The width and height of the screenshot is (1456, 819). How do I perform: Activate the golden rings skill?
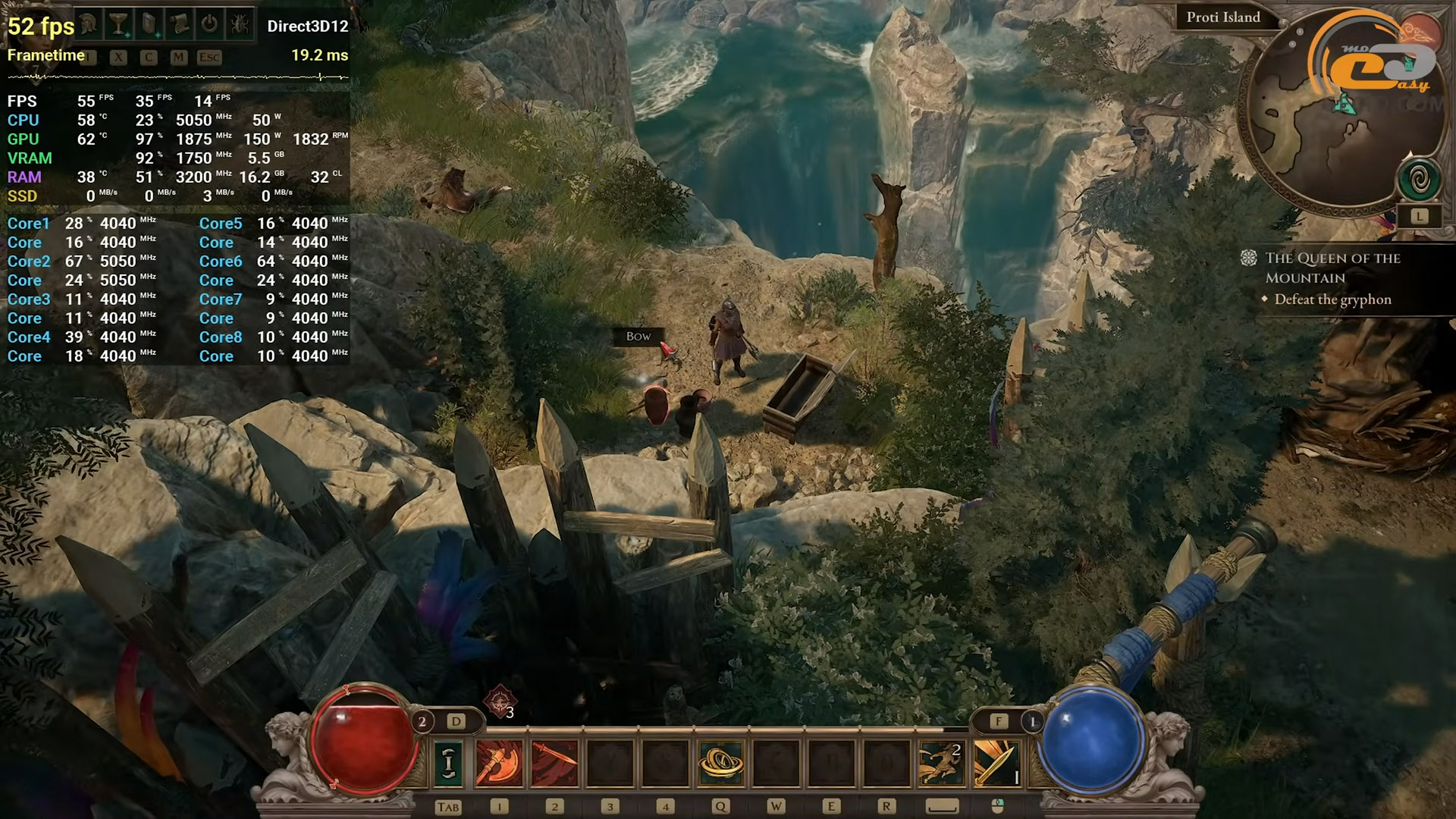[x=720, y=762]
